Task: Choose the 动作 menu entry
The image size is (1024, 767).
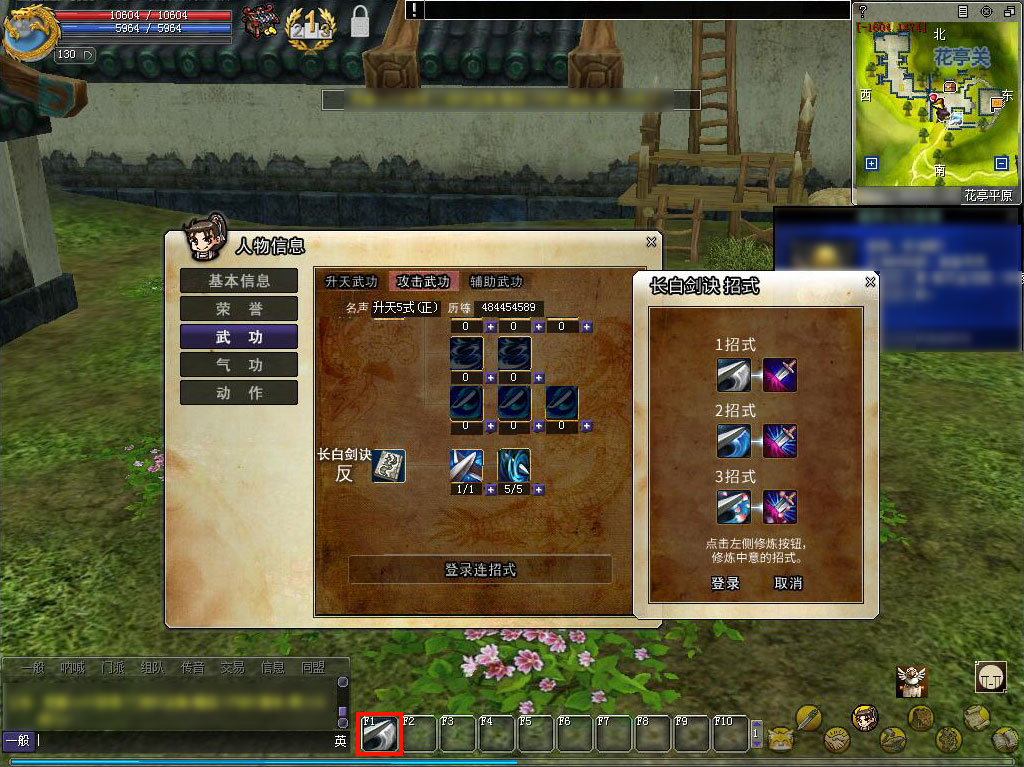Action: tap(239, 393)
